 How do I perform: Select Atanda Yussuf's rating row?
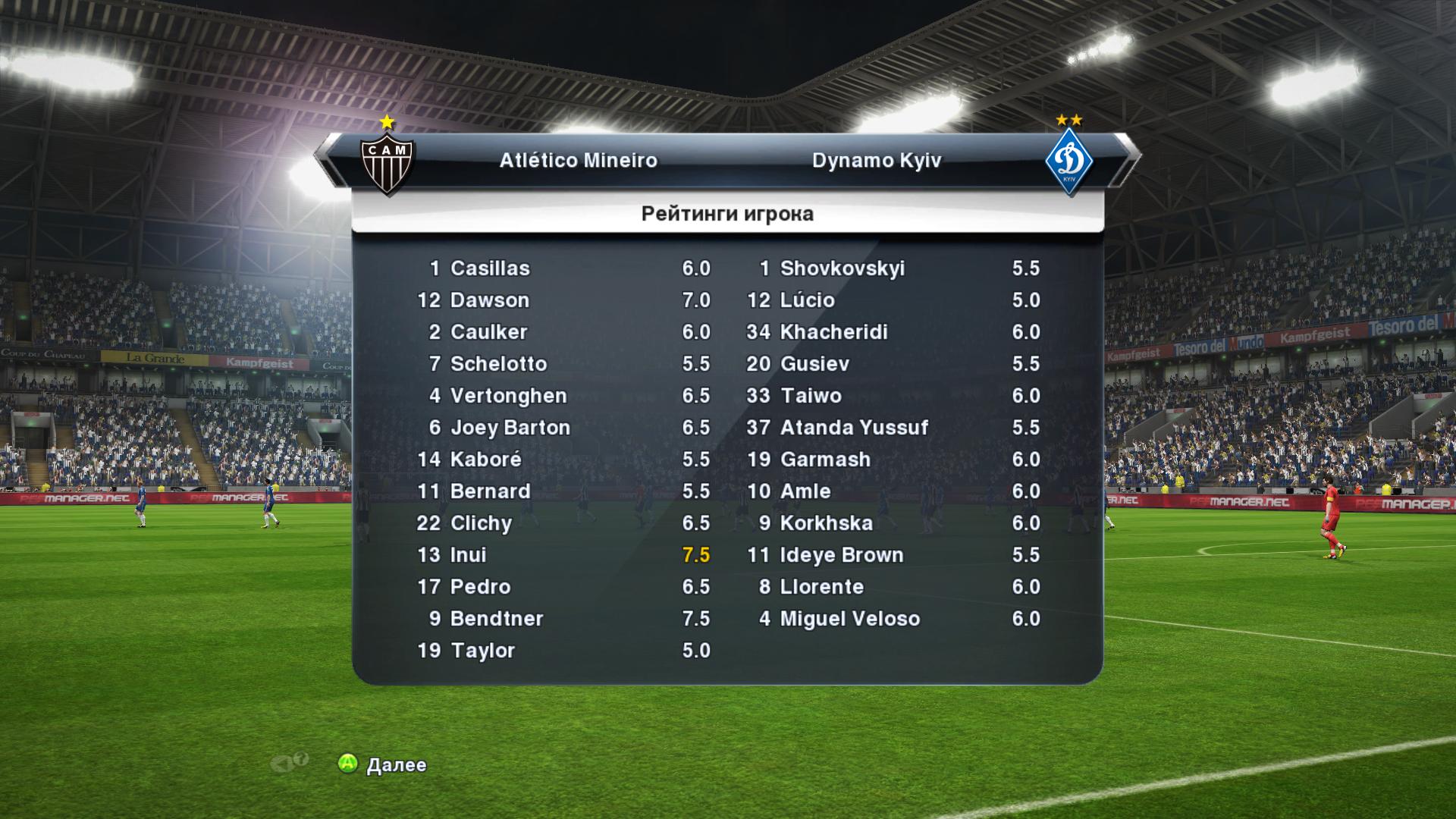[893, 428]
